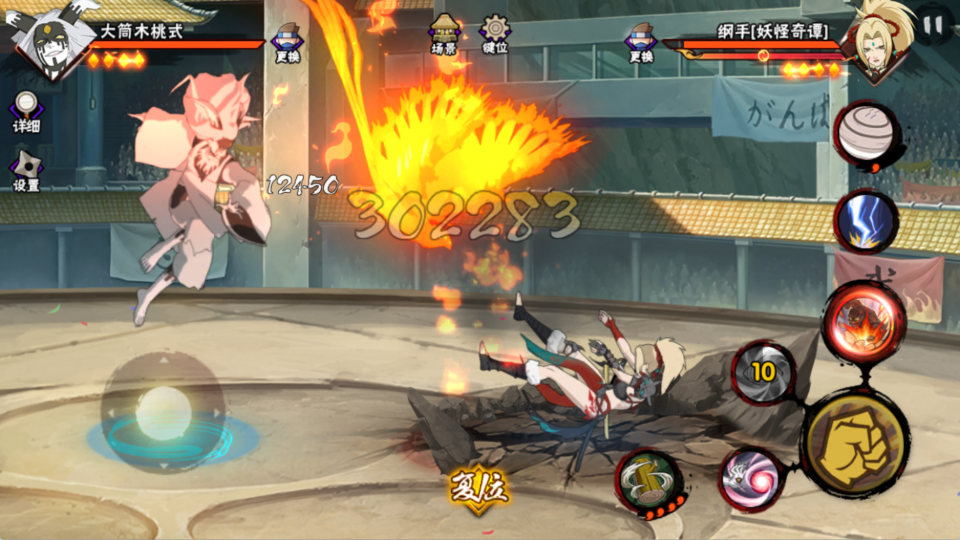Trigger the skill showing cooldown 10
This screenshot has height=540, width=960.
(x=764, y=372)
